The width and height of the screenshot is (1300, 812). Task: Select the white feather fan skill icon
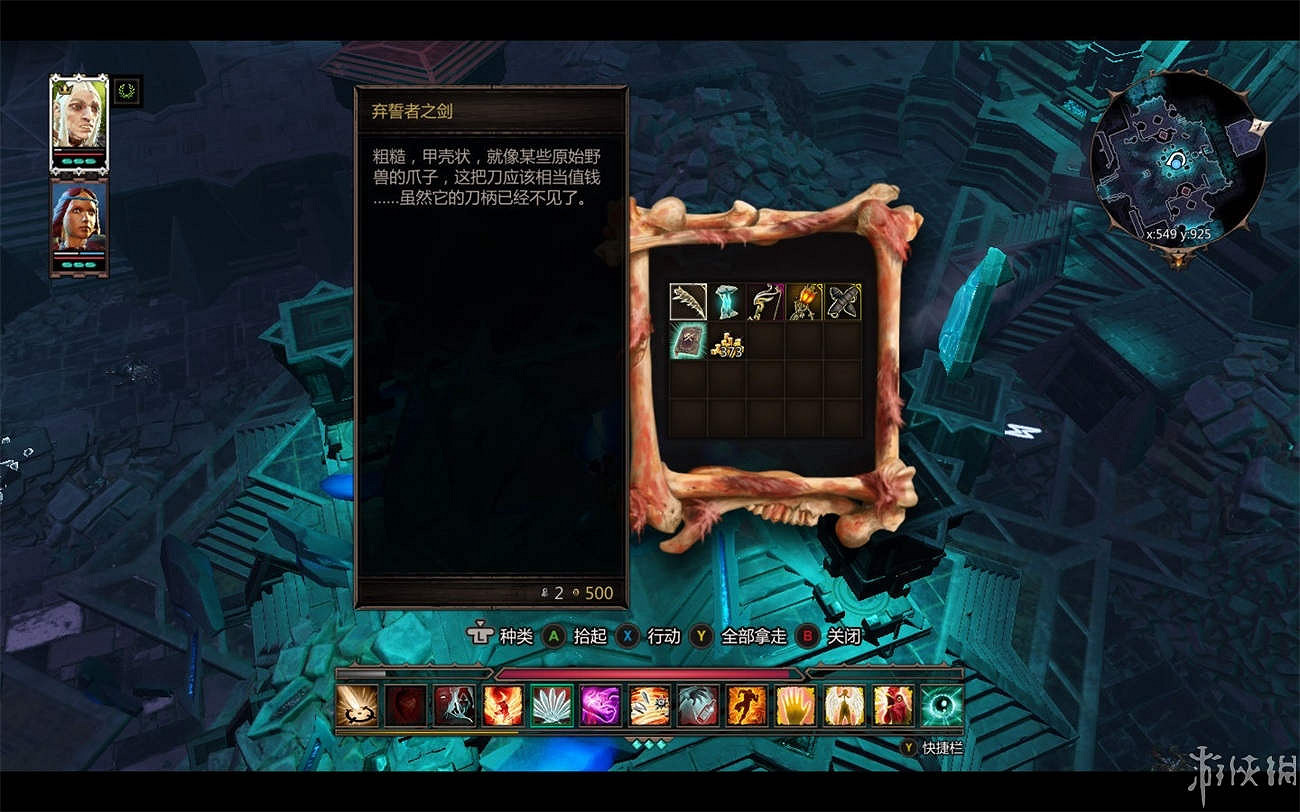[552, 706]
